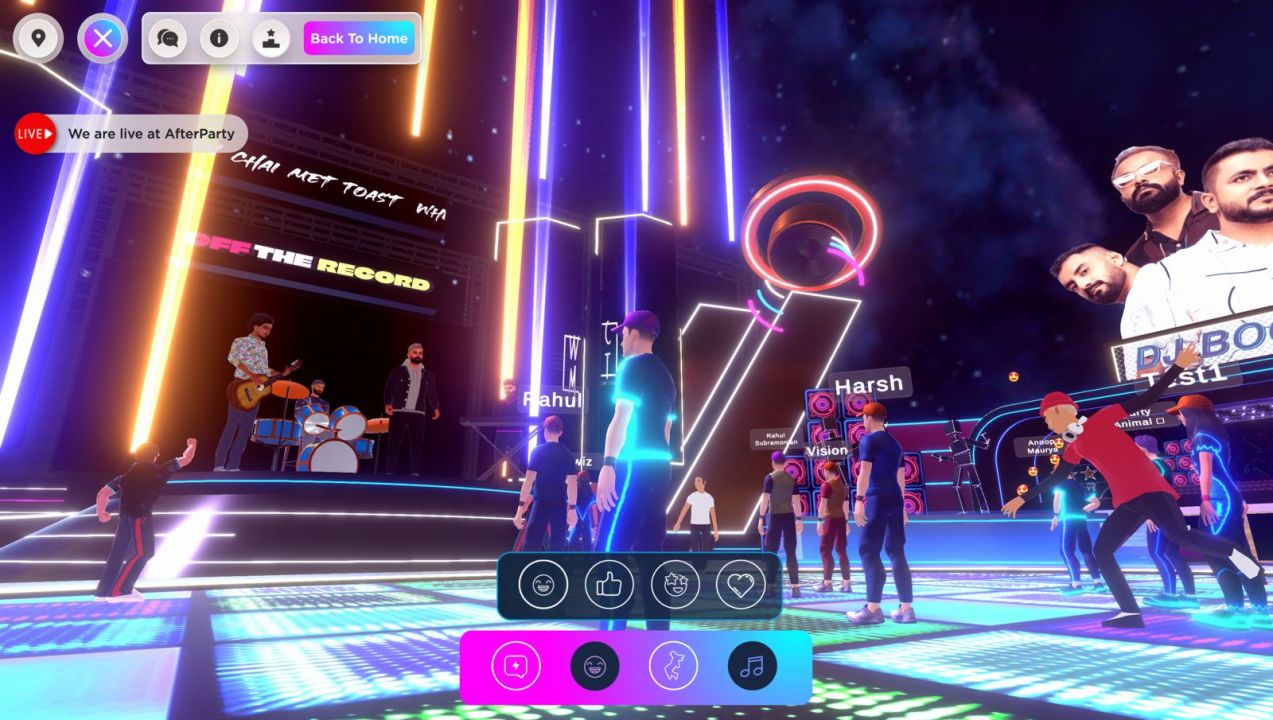Open the chat bubbles panel
1273x720 pixels.
(168, 39)
